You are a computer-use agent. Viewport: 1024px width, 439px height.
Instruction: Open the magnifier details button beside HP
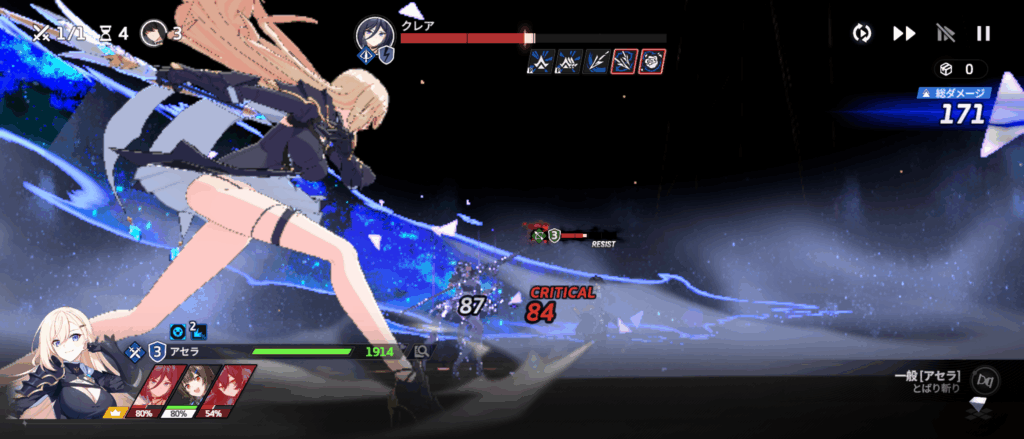[x=422, y=352]
